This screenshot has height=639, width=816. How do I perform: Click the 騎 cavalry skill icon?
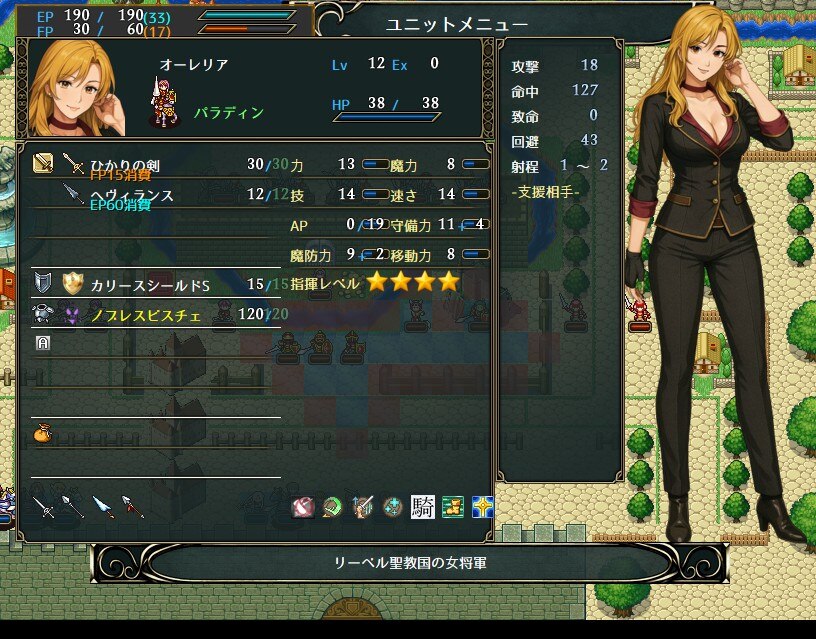click(x=423, y=507)
